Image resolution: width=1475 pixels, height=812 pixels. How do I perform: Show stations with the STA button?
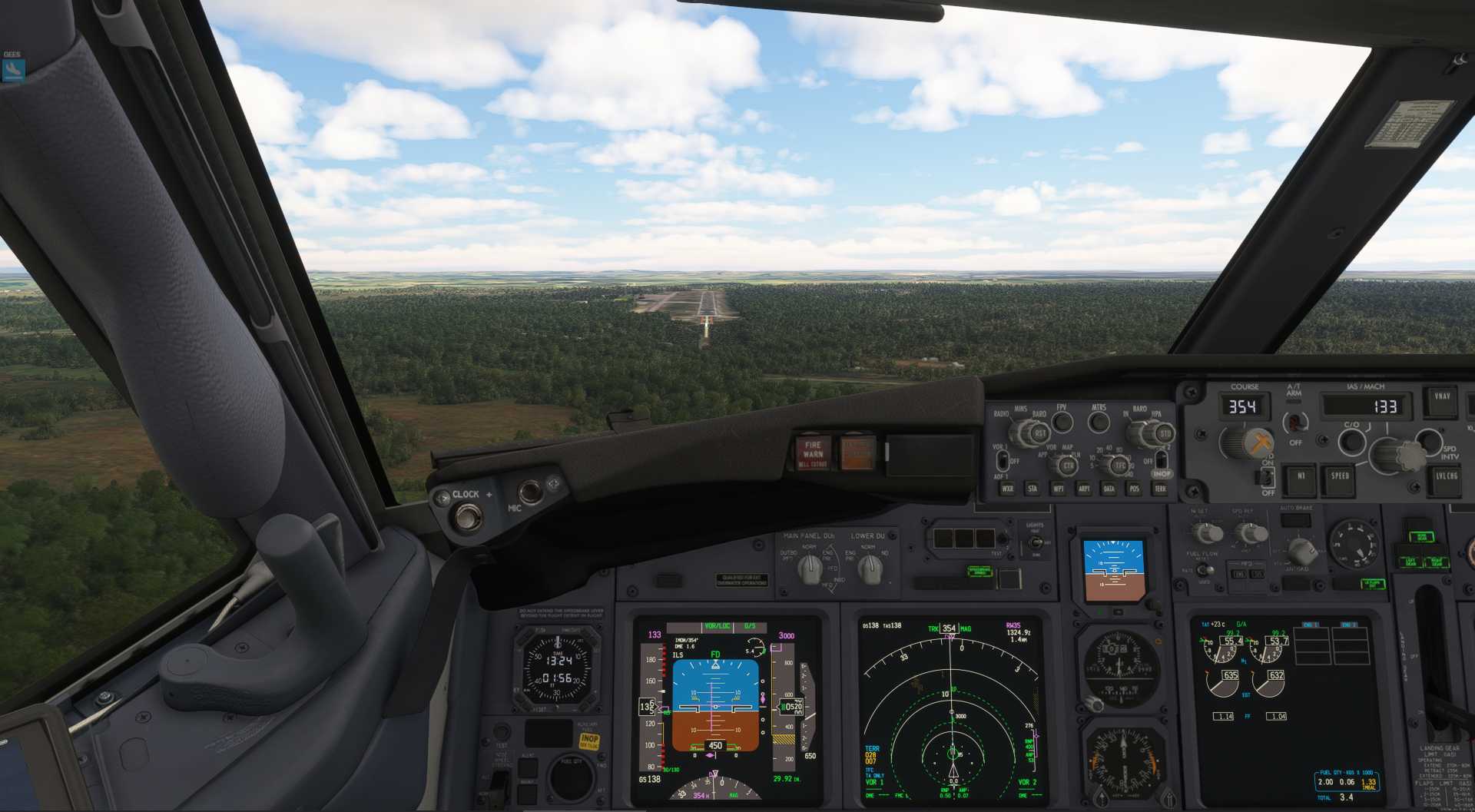click(1032, 489)
